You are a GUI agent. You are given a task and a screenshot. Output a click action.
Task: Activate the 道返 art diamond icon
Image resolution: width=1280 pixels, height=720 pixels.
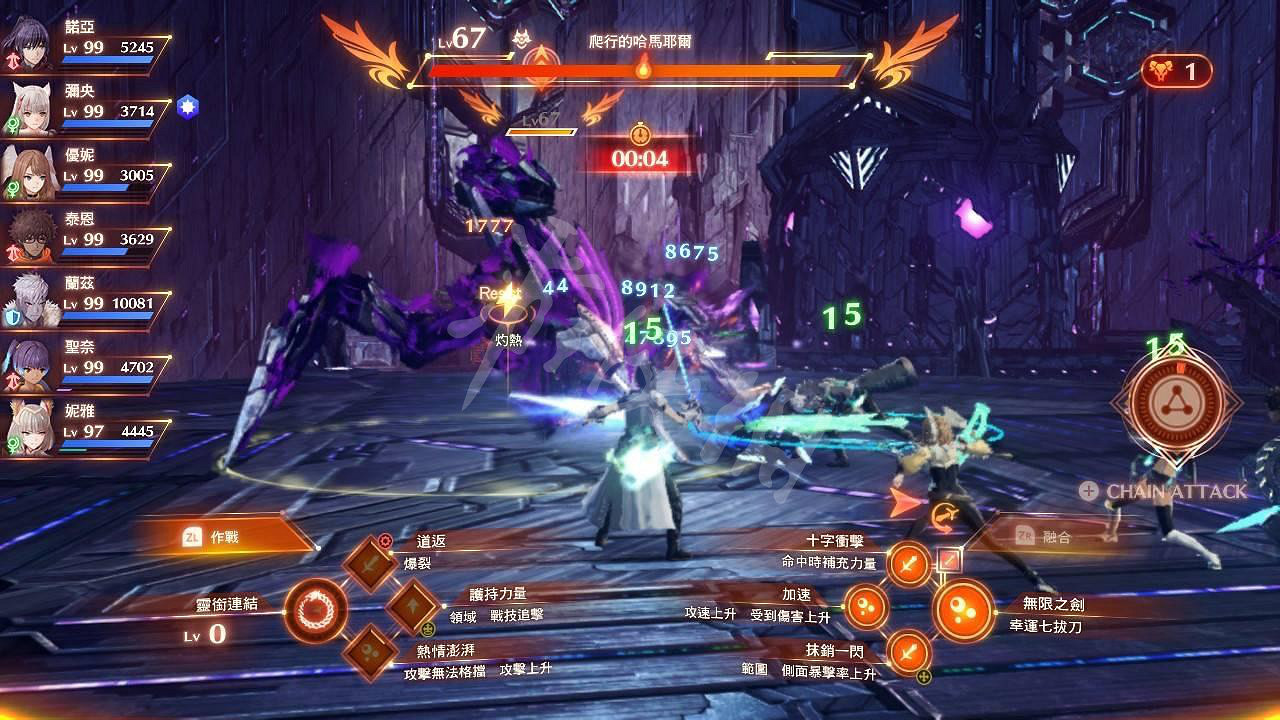point(369,564)
